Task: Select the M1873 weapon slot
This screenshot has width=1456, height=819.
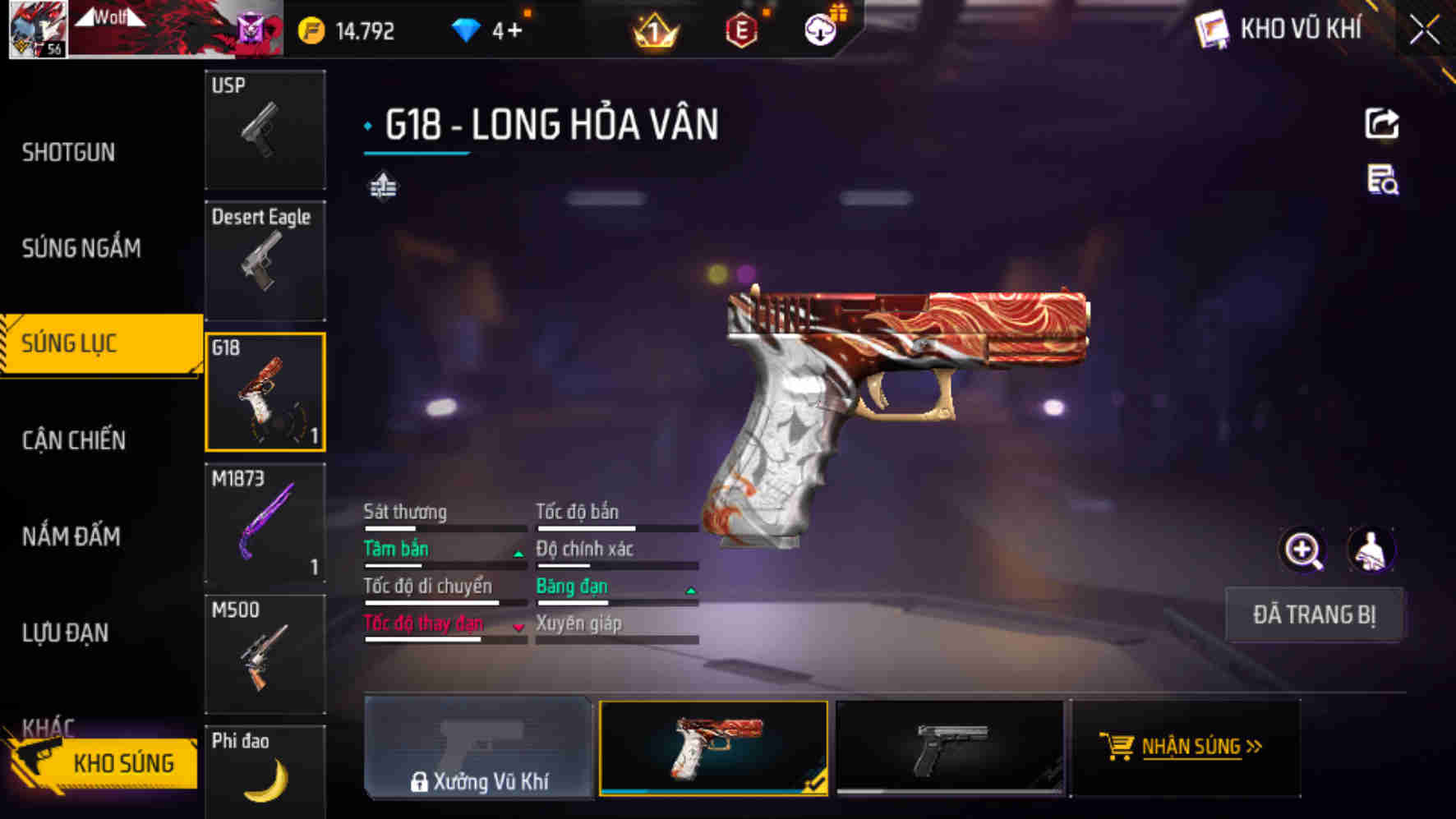Action: [265, 523]
